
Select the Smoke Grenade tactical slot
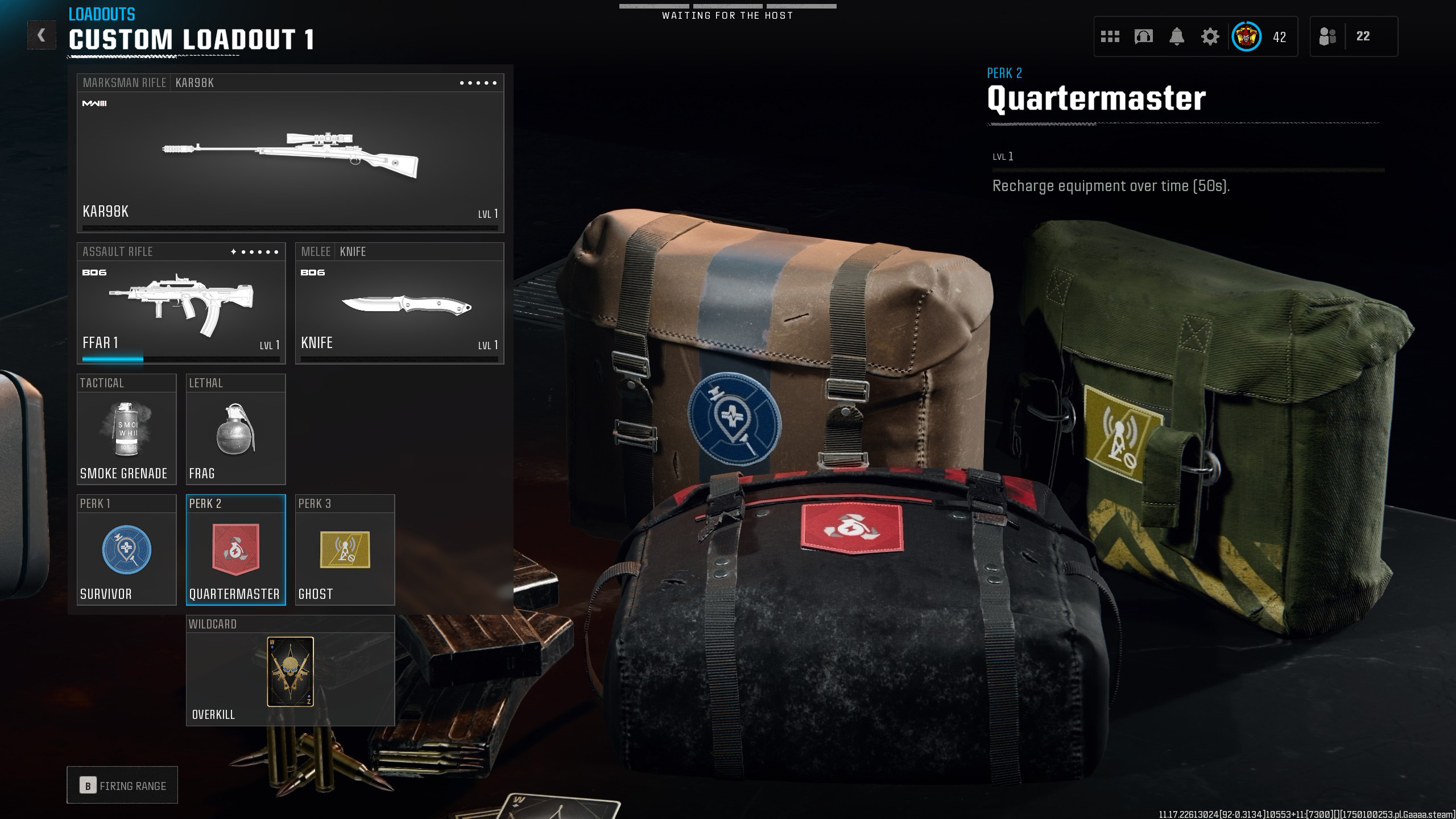pyautogui.click(x=126, y=429)
